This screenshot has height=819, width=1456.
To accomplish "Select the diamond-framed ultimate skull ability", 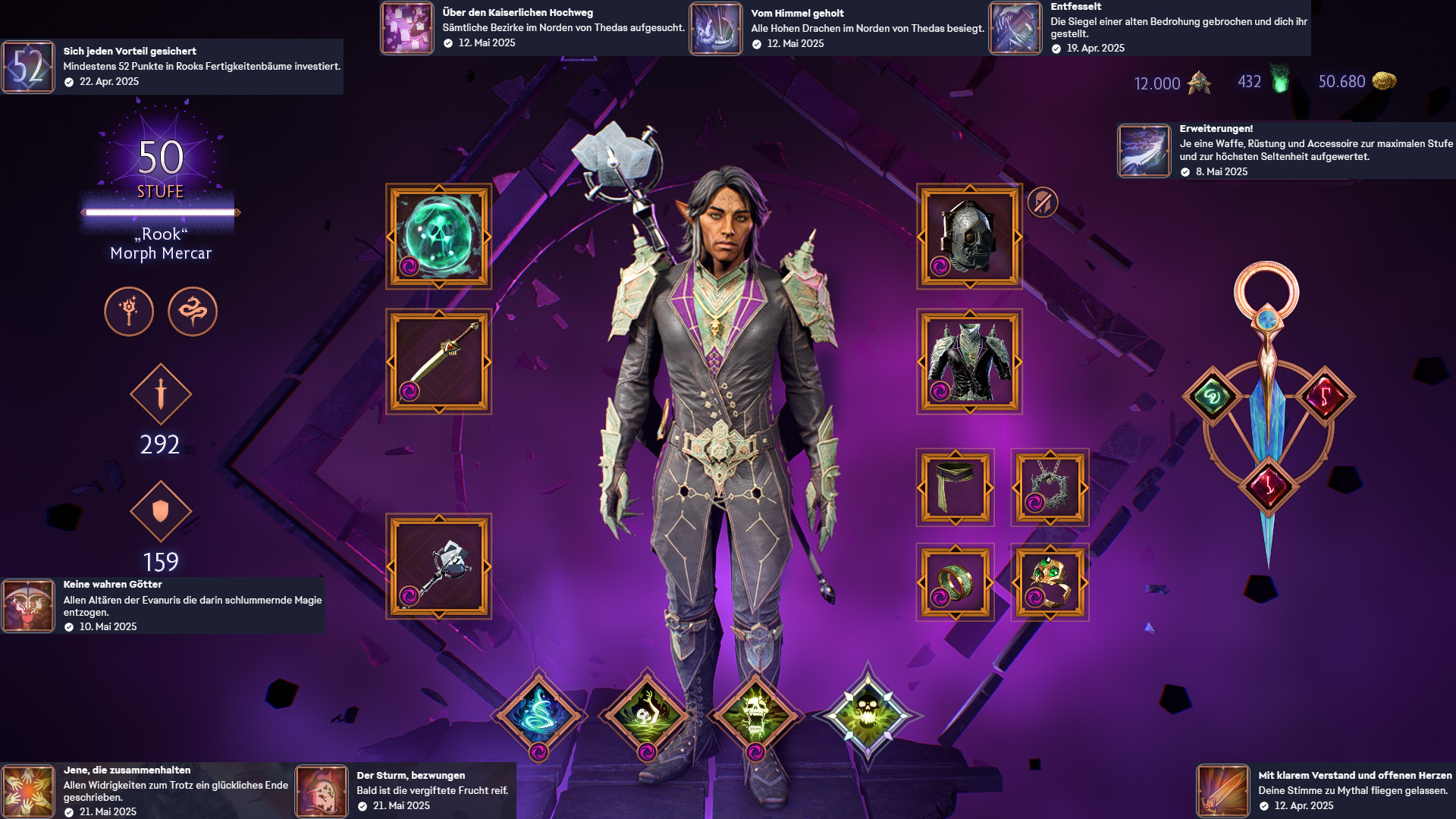I will click(868, 713).
